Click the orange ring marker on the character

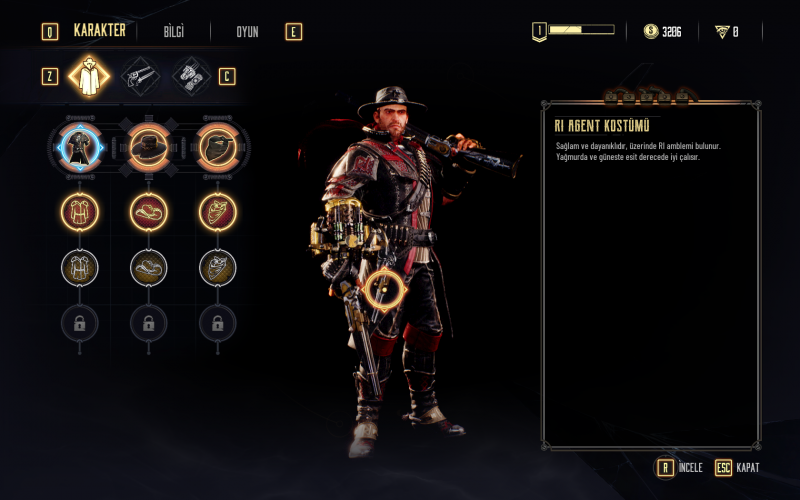coord(383,291)
